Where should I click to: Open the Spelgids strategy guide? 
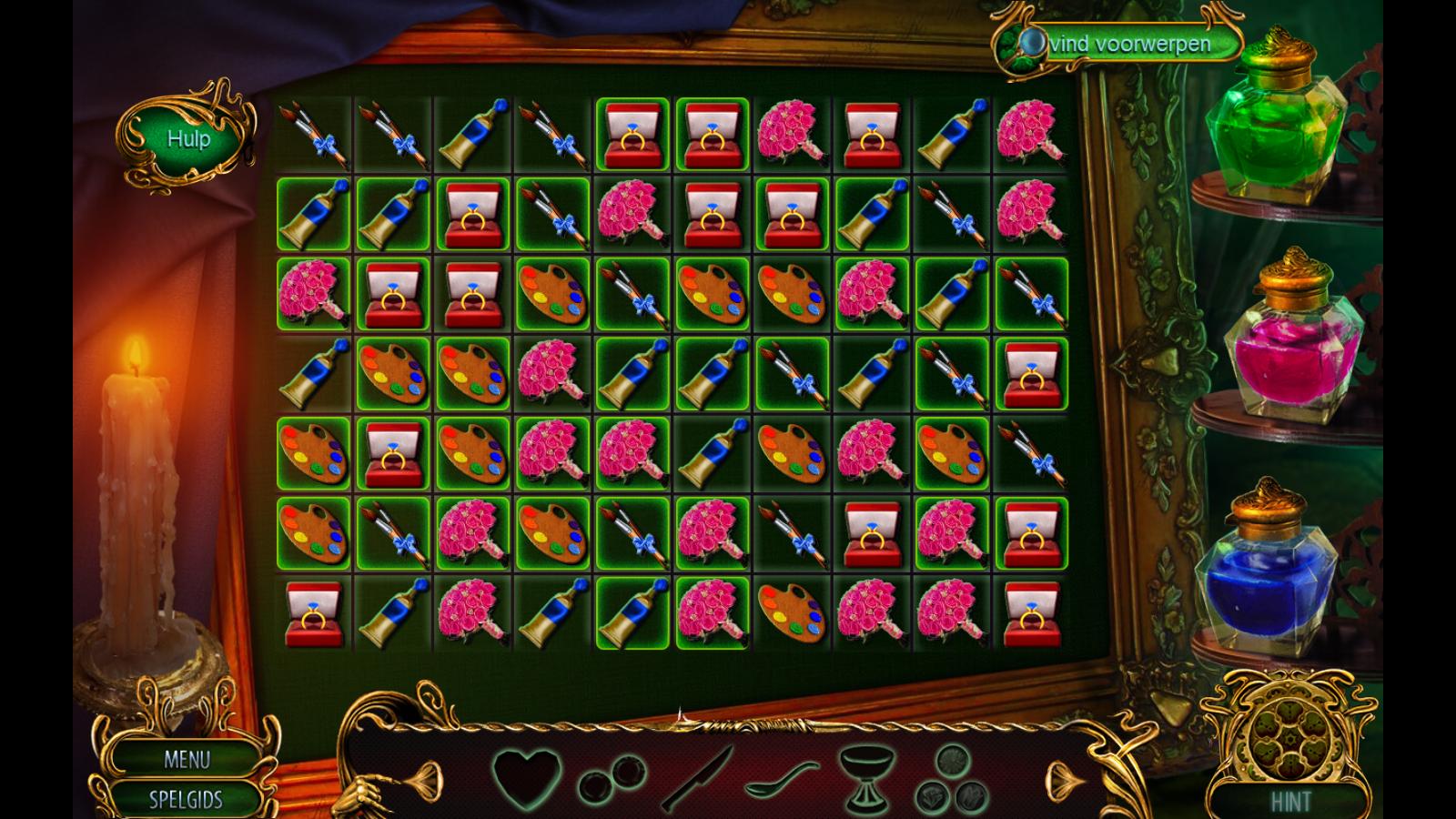point(187,800)
